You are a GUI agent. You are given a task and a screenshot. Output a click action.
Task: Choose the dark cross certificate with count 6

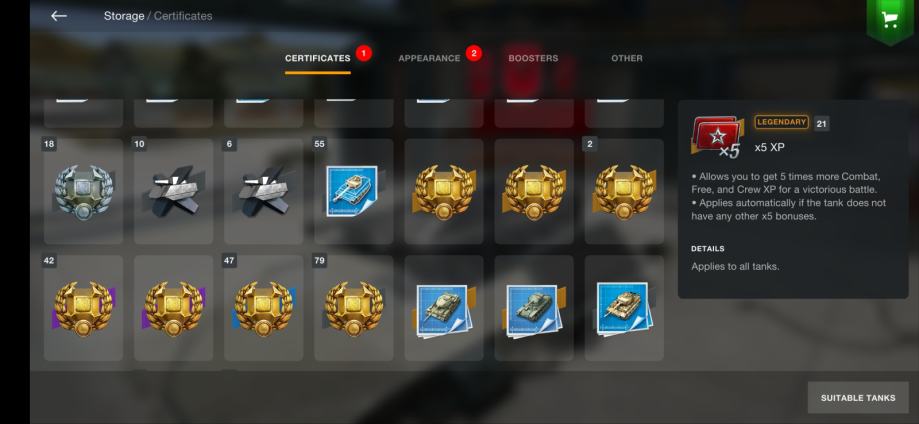(x=263, y=191)
